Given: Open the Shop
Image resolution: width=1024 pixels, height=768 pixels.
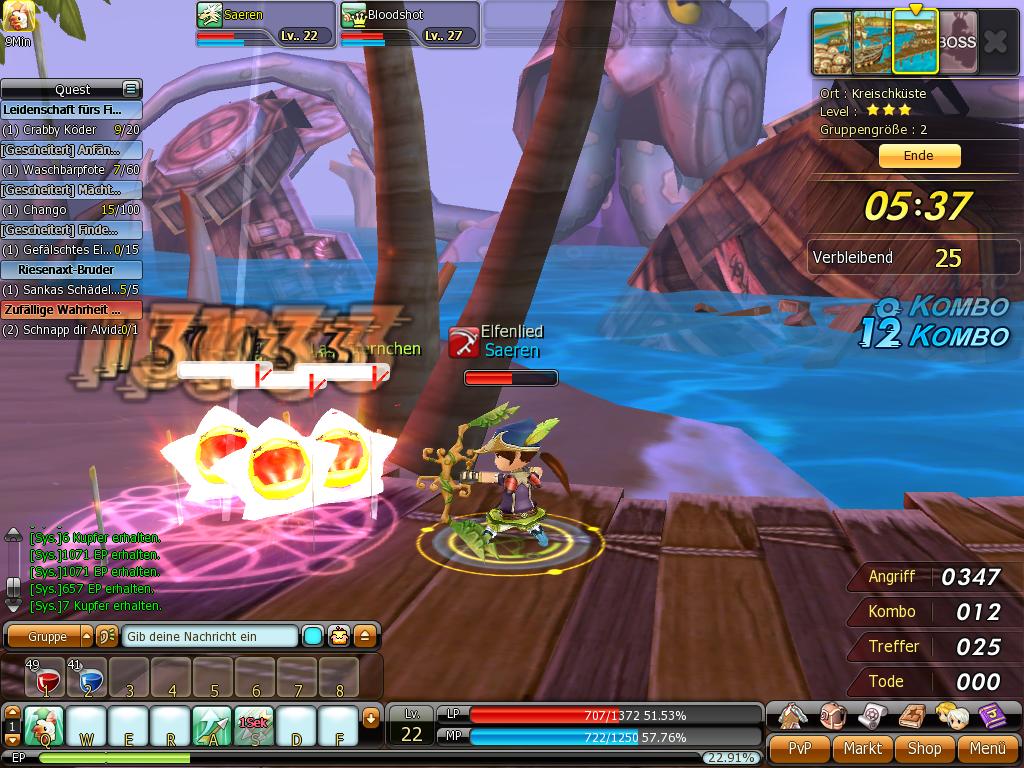Looking at the screenshot, I should click(924, 748).
